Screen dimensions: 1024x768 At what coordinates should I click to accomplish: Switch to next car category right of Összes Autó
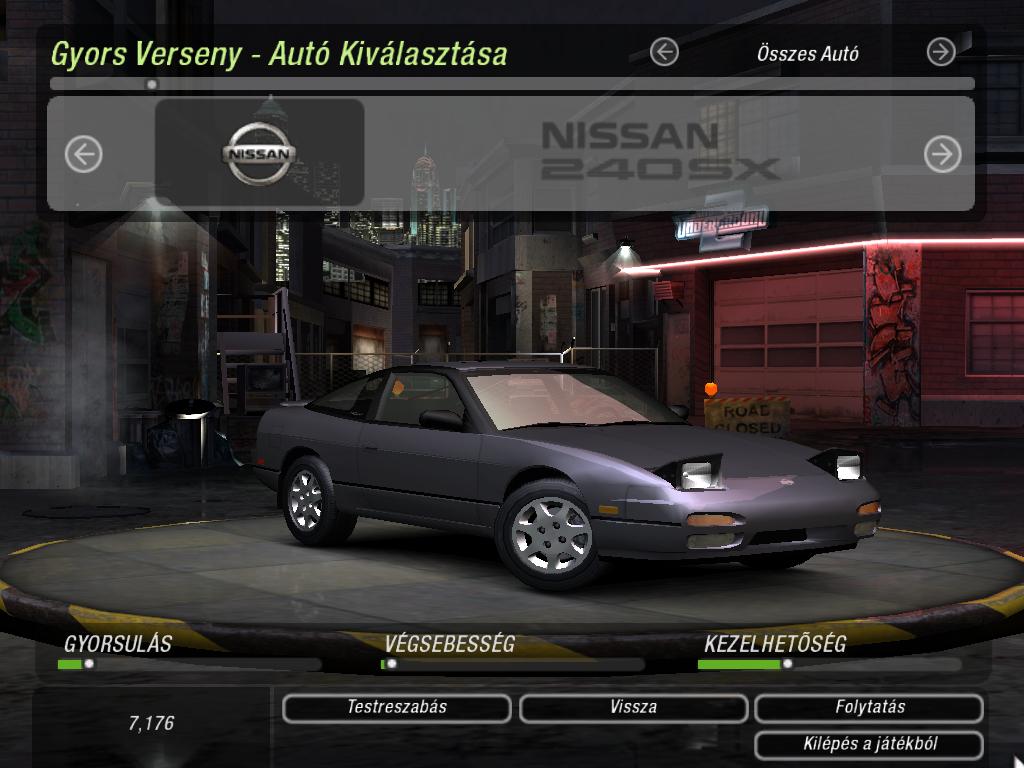[941, 52]
